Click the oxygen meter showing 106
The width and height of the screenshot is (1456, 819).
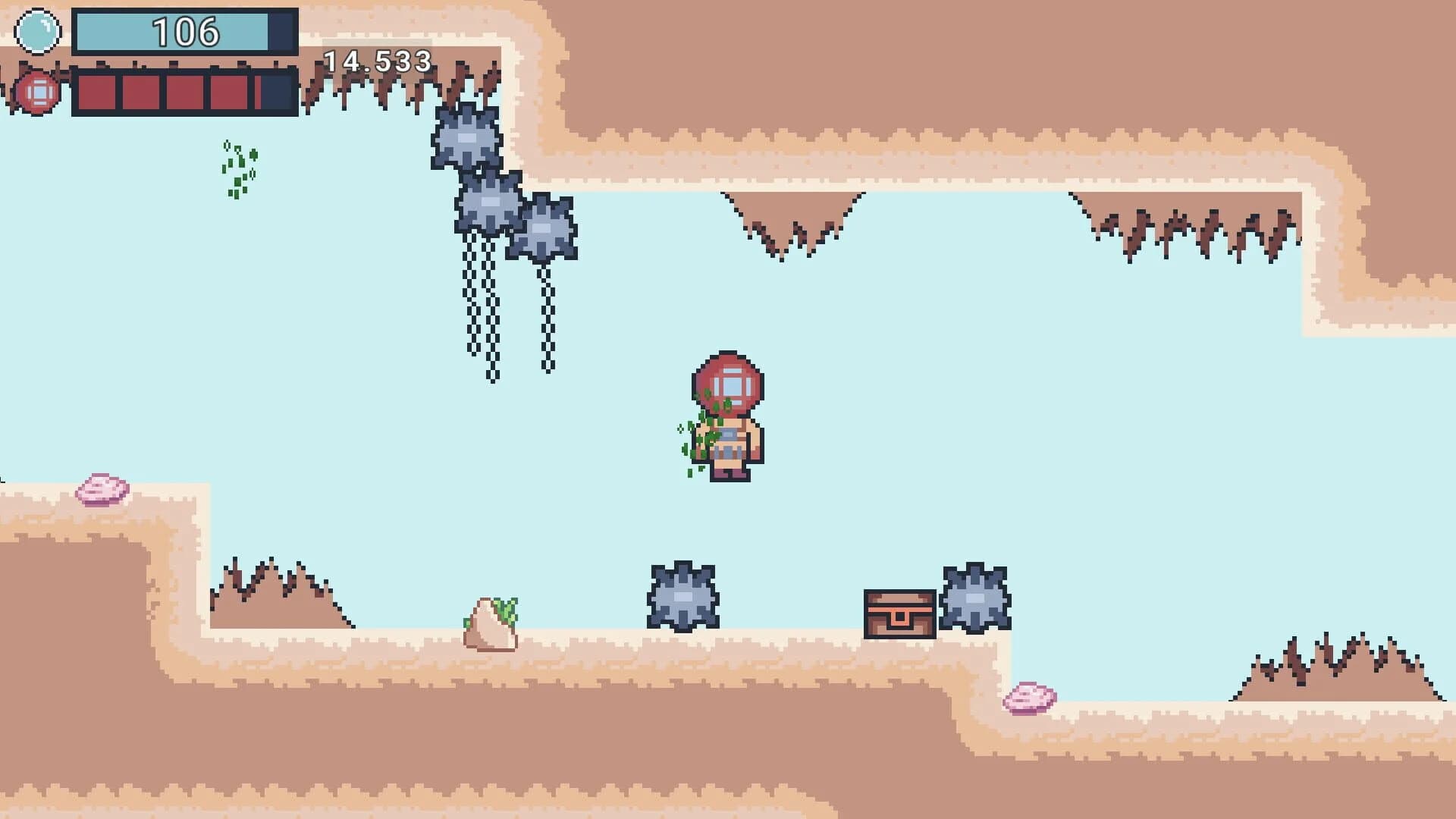click(x=182, y=32)
